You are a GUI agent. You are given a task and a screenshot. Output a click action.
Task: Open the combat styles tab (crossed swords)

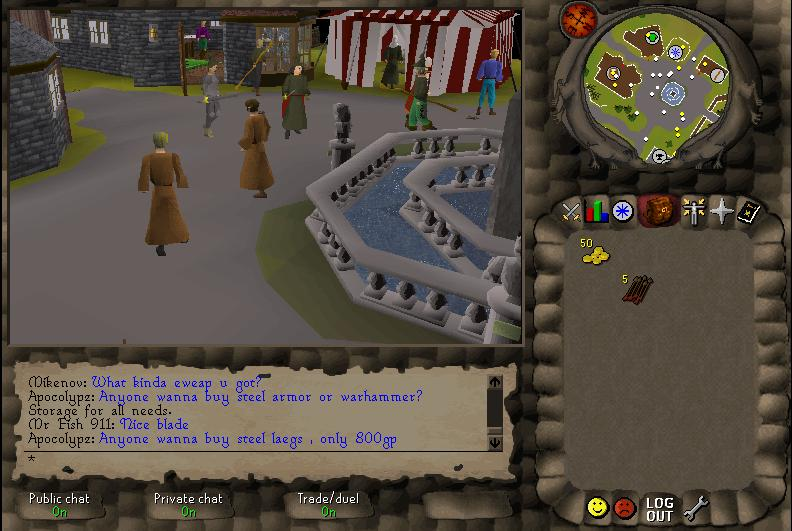tap(571, 211)
